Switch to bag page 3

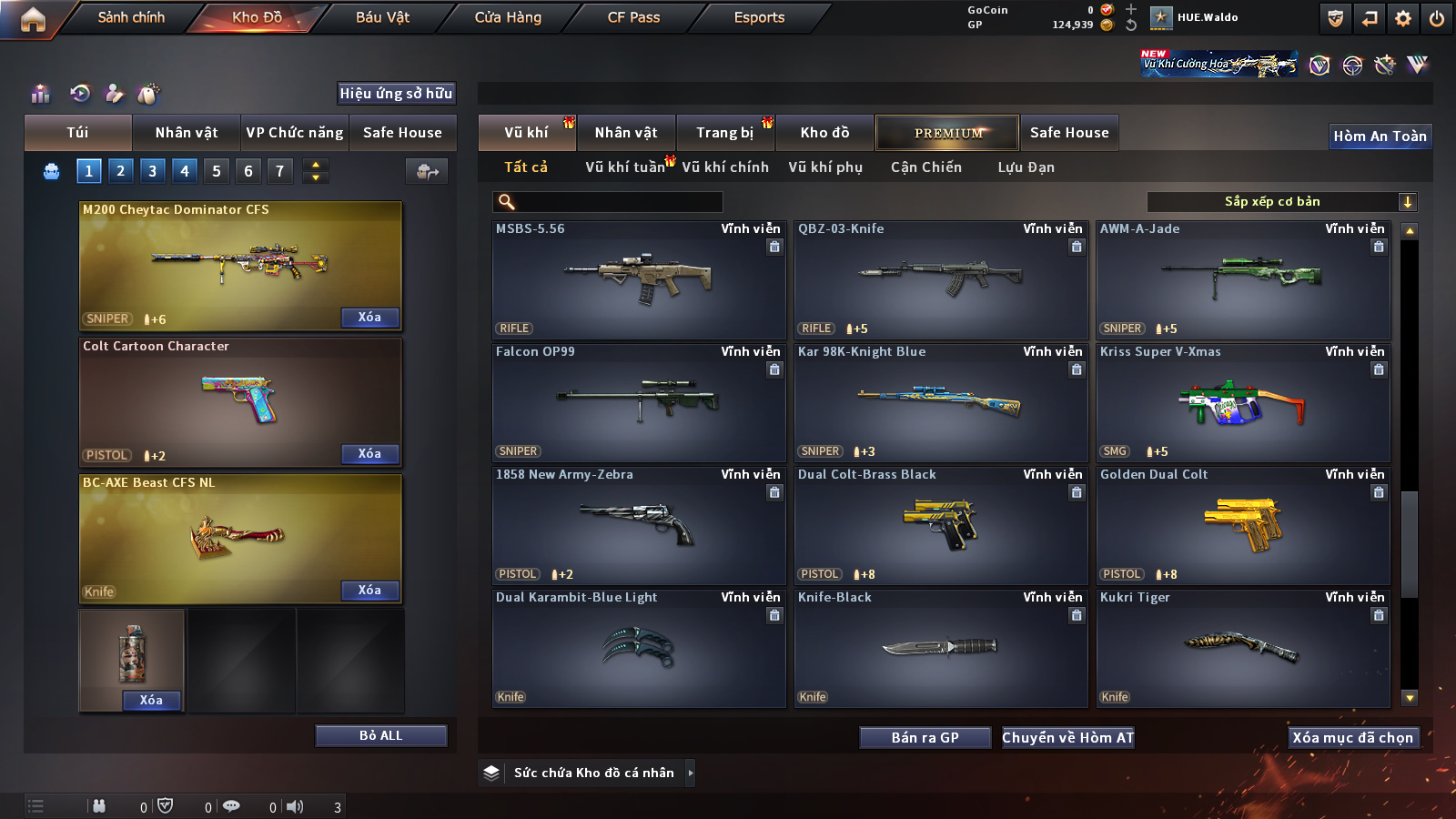(153, 171)
